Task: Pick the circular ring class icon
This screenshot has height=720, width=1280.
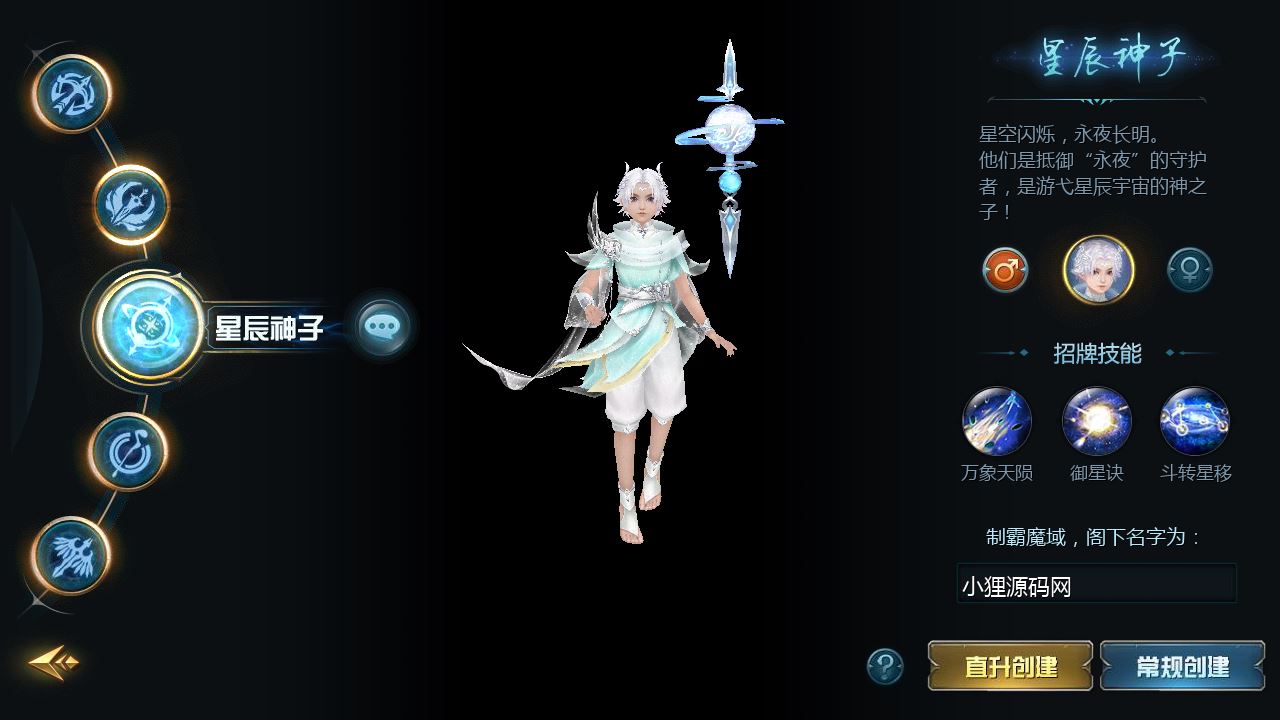Action: coord(127,451)
